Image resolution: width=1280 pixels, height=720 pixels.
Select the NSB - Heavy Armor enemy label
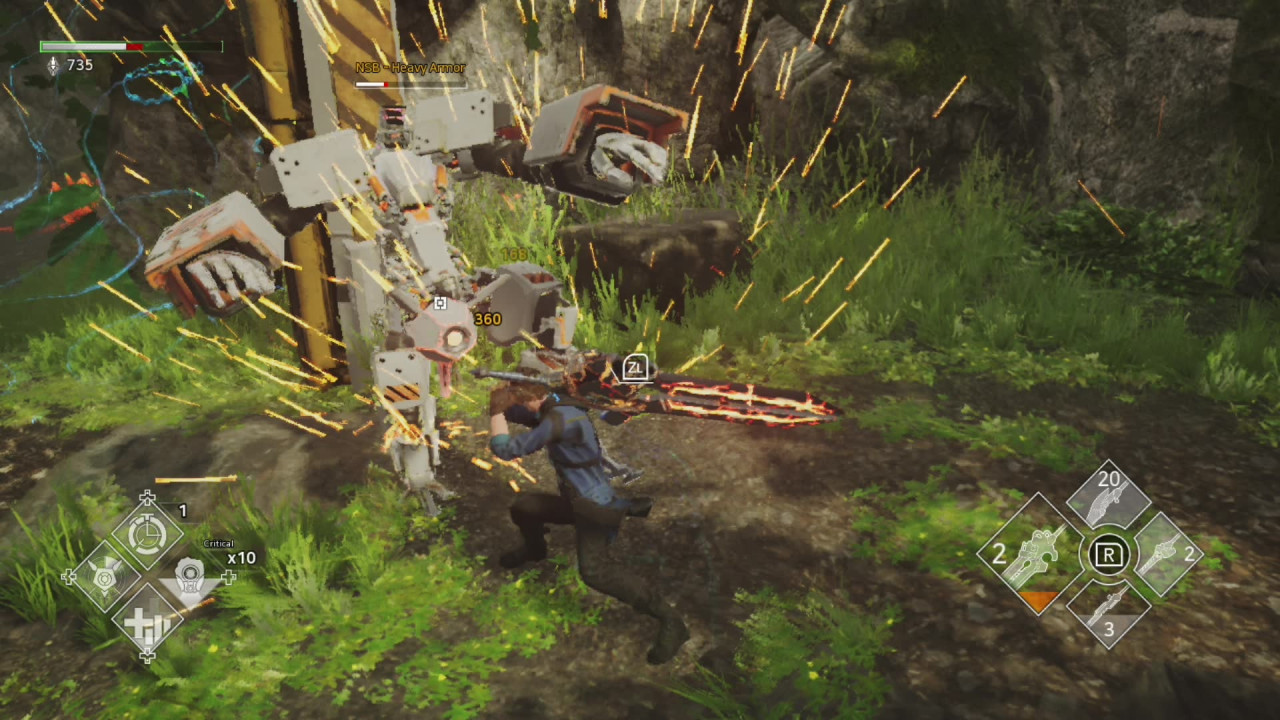[x=409, y=69]
